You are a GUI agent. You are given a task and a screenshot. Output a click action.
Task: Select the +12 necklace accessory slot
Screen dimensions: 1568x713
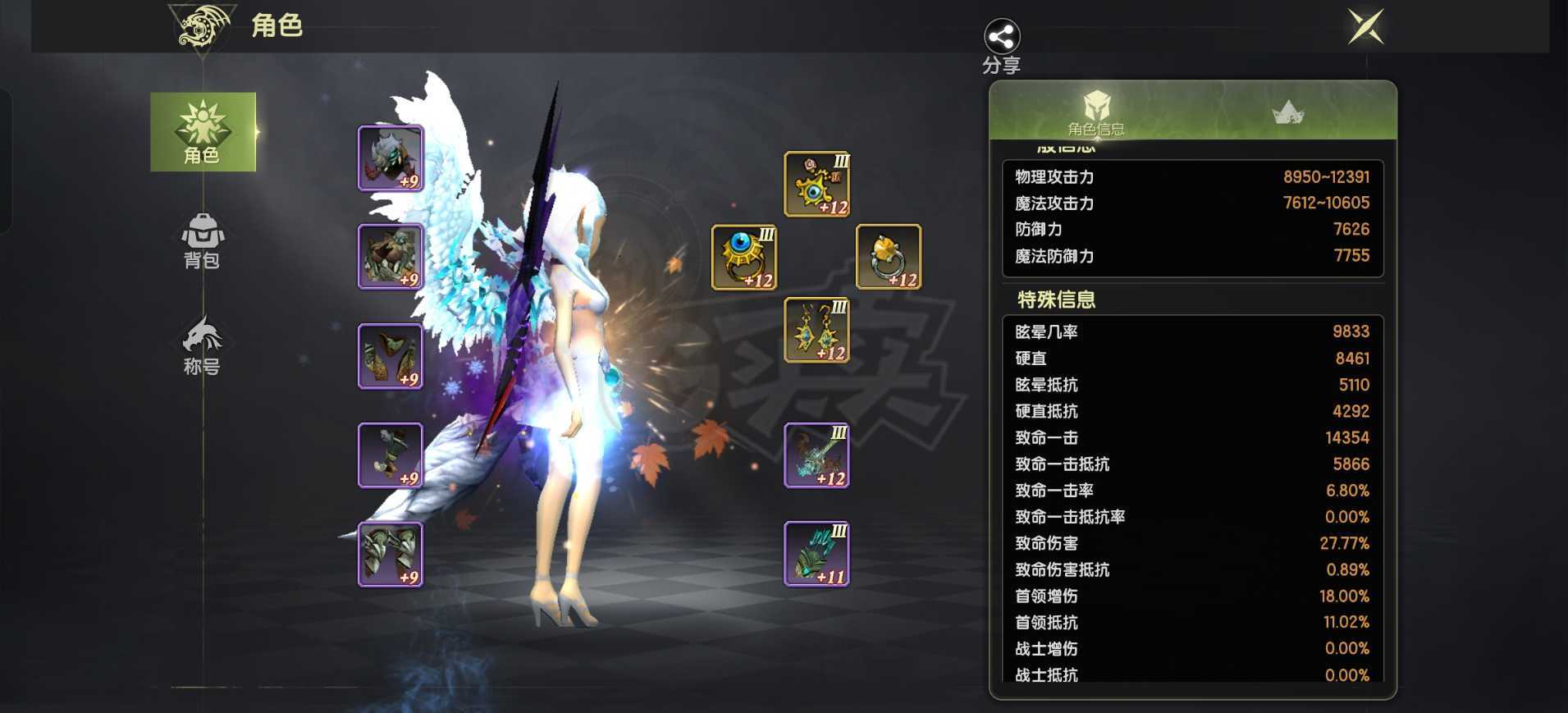pyautogui.click(x=816, y=185)
